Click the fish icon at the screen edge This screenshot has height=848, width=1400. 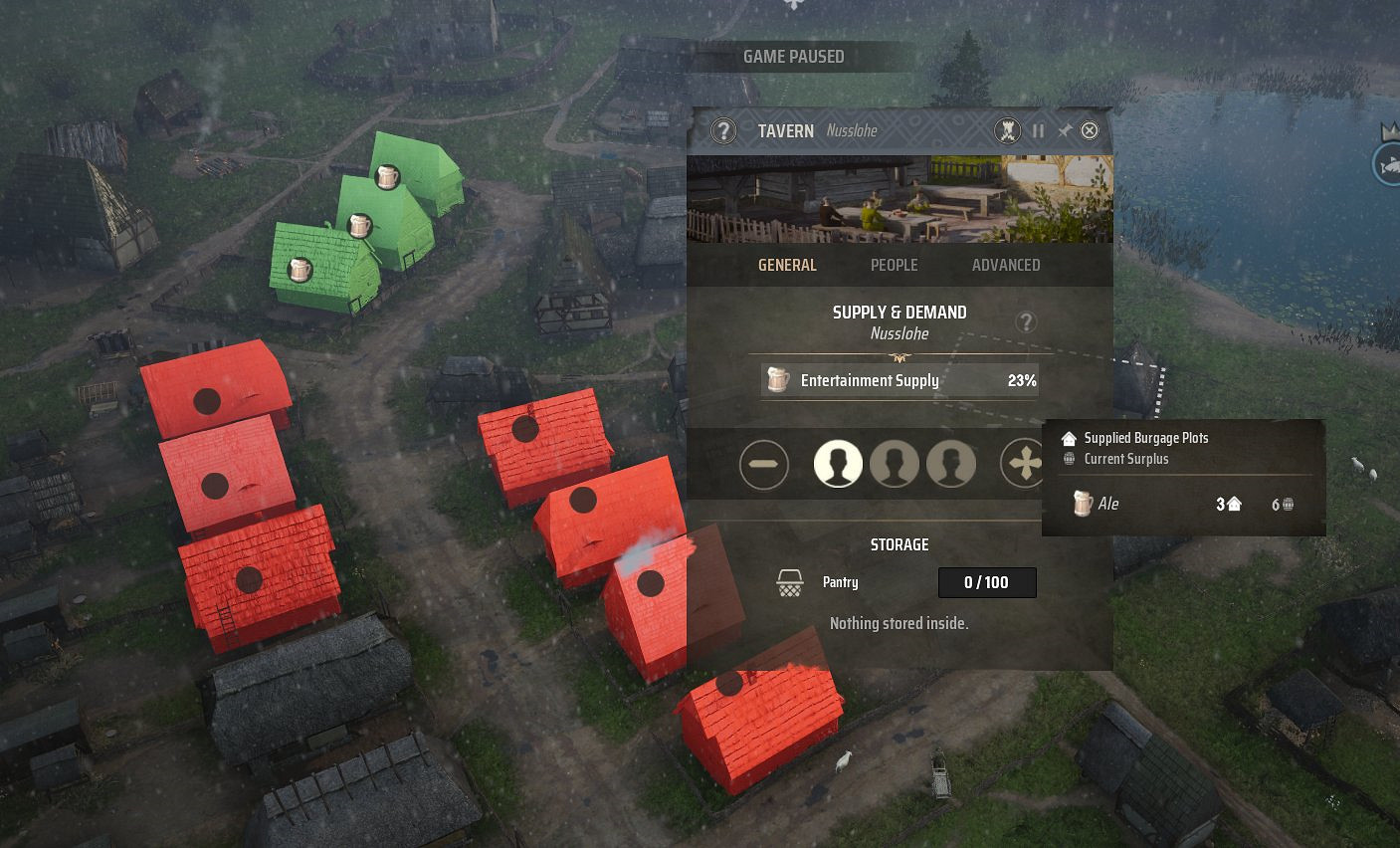click(1388, 164)
